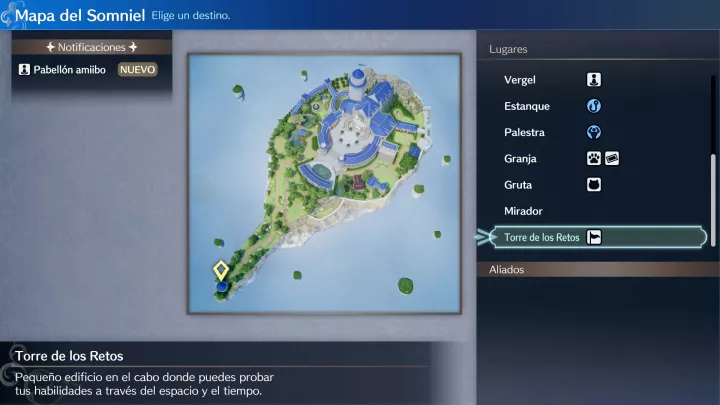The width and height of the screenshot is (720, 405).
Task: Choose the Mirador destination
Action: tap(523, 211)
